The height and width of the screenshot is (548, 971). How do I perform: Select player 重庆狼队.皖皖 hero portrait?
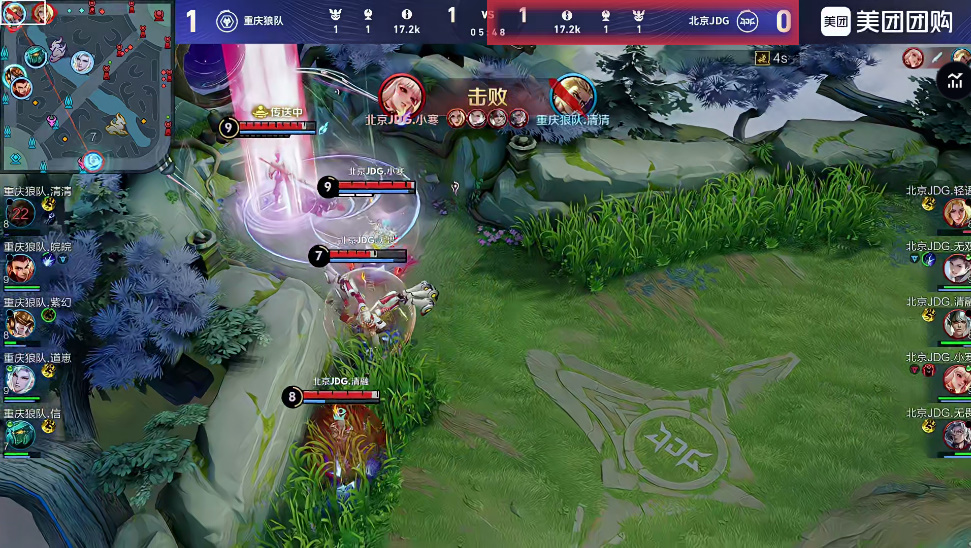[19, 268]
